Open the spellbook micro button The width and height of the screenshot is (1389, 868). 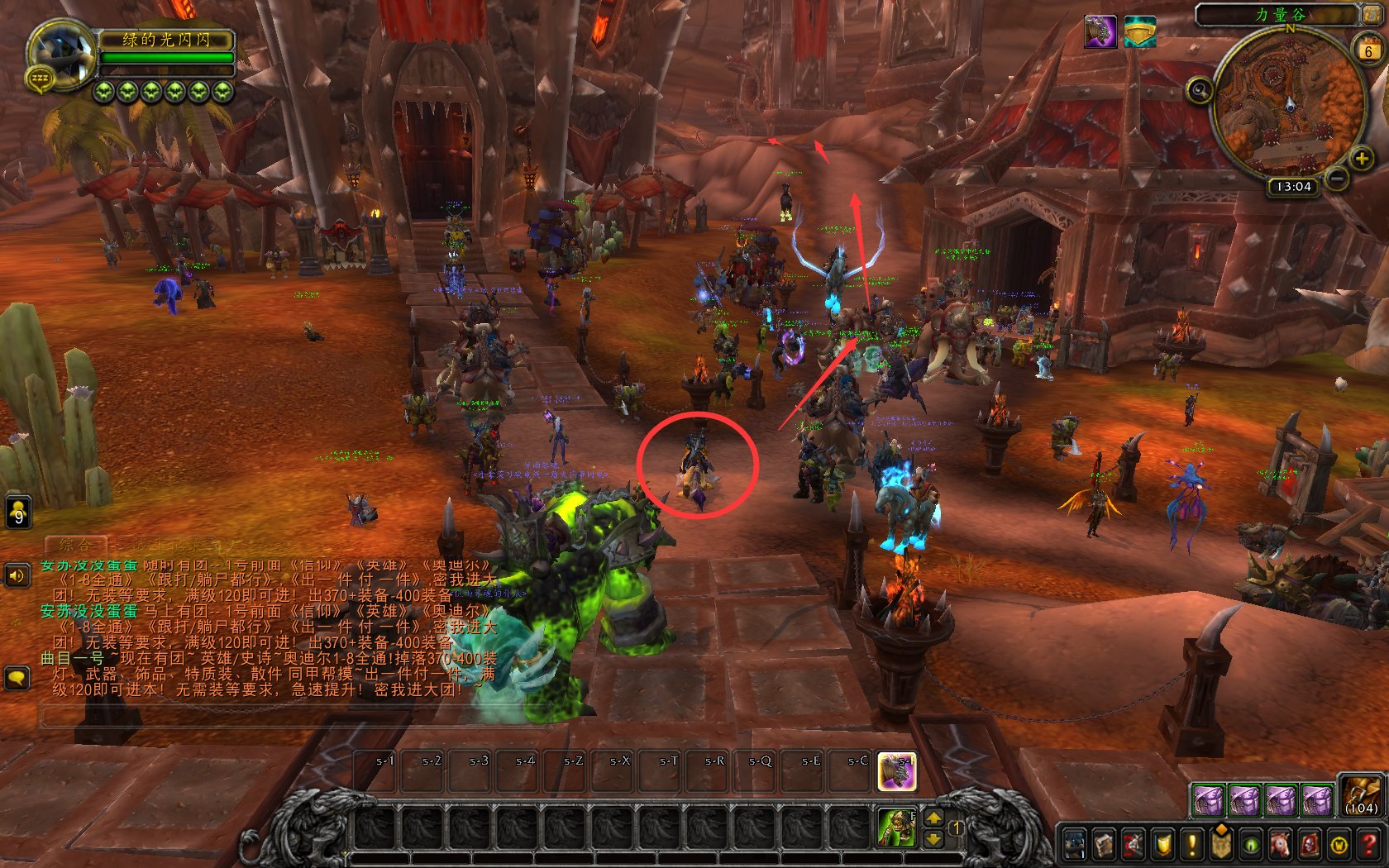(1104, 844)
